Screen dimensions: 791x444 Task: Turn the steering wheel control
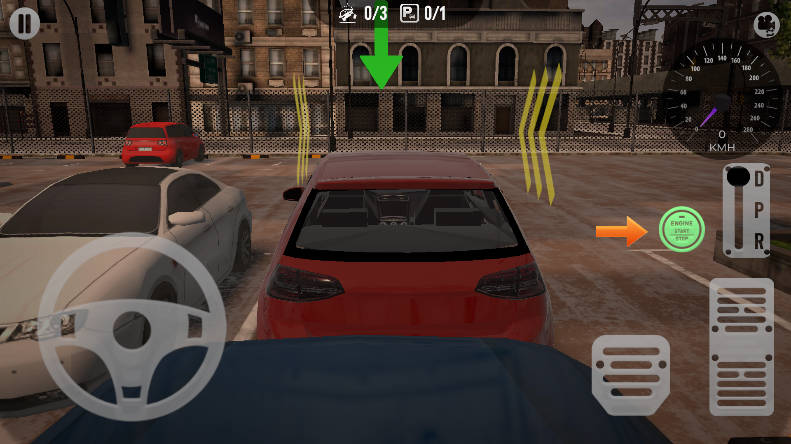point(131,324)
